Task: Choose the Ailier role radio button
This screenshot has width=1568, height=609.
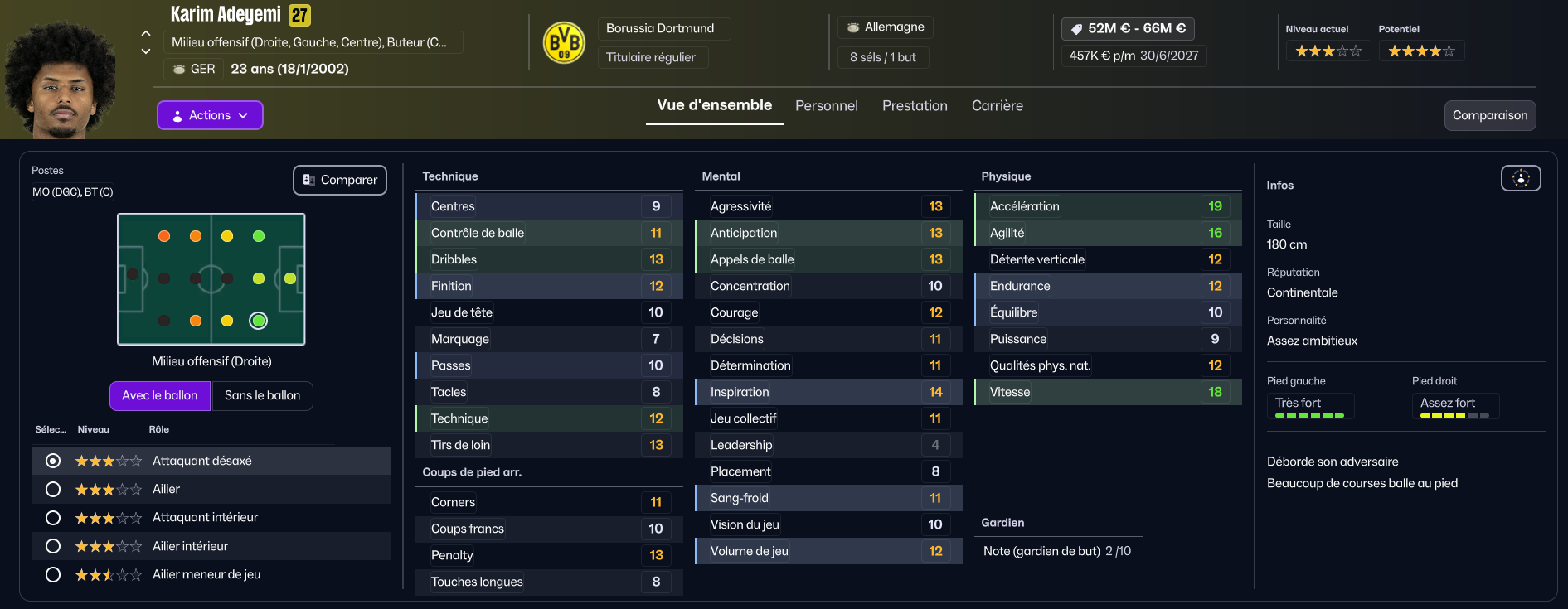Action: coord(53,490)
